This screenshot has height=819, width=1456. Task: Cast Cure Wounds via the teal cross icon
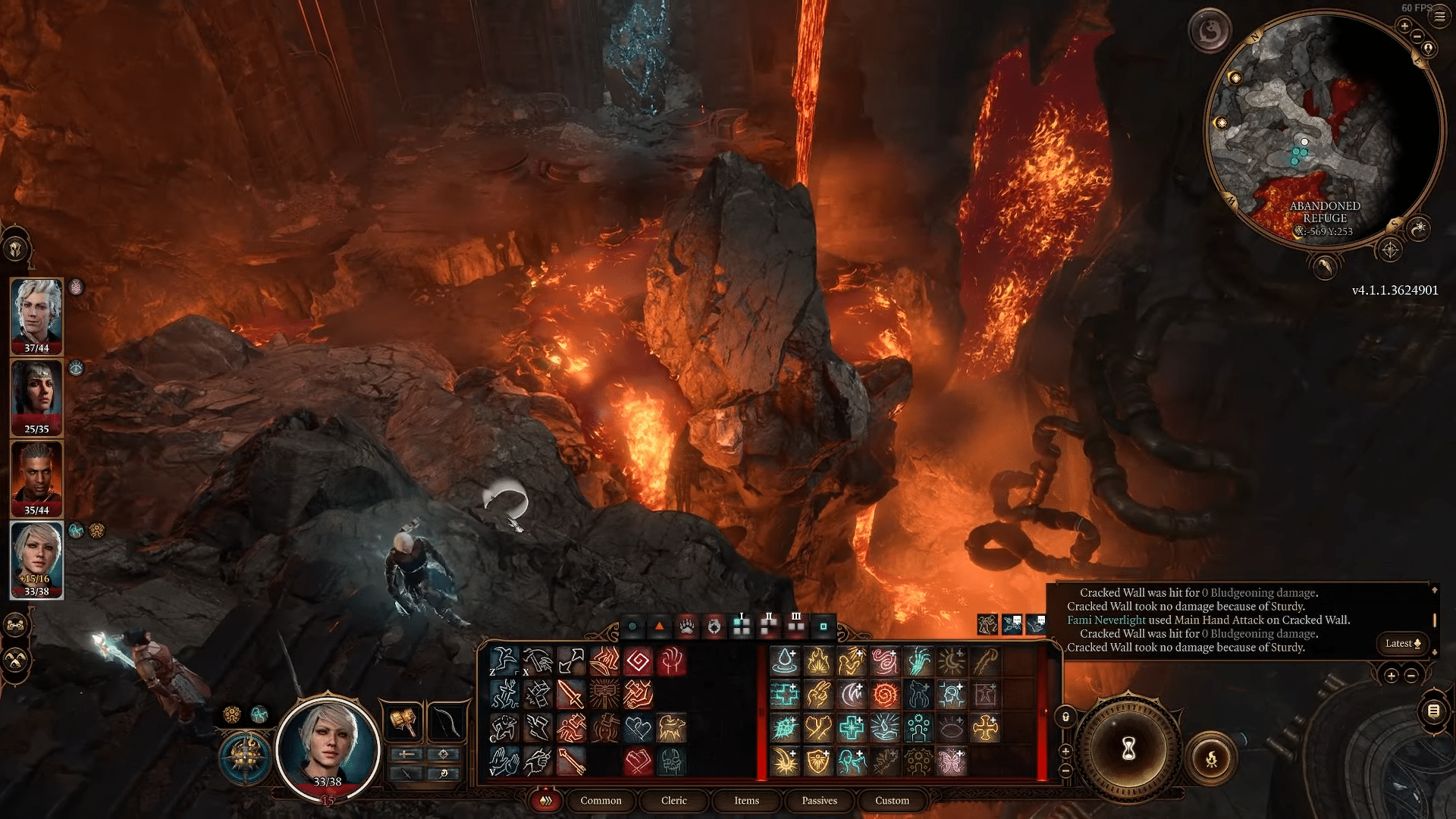(851, 728)
